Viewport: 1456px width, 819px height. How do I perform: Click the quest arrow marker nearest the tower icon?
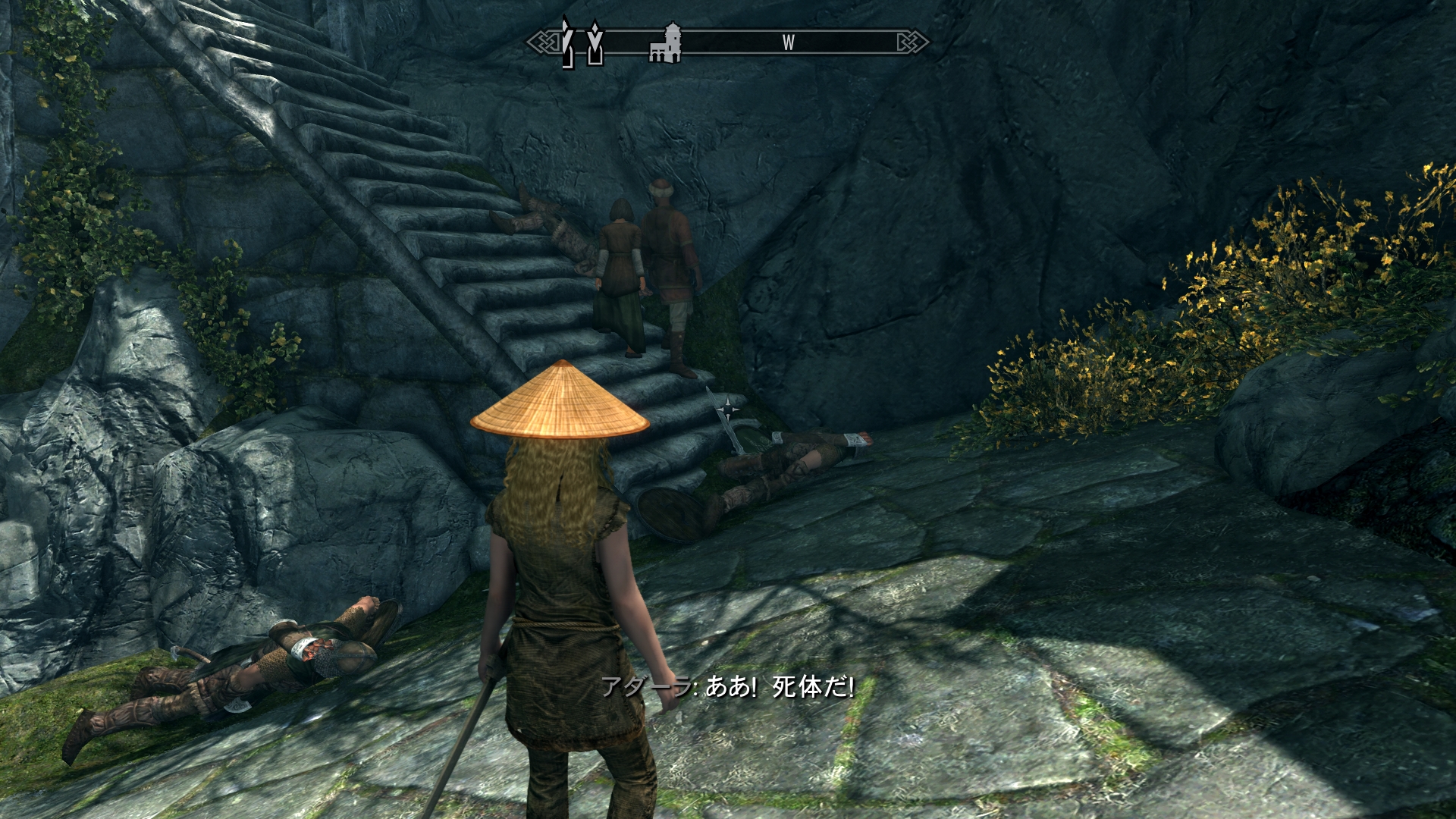[596, 43]
